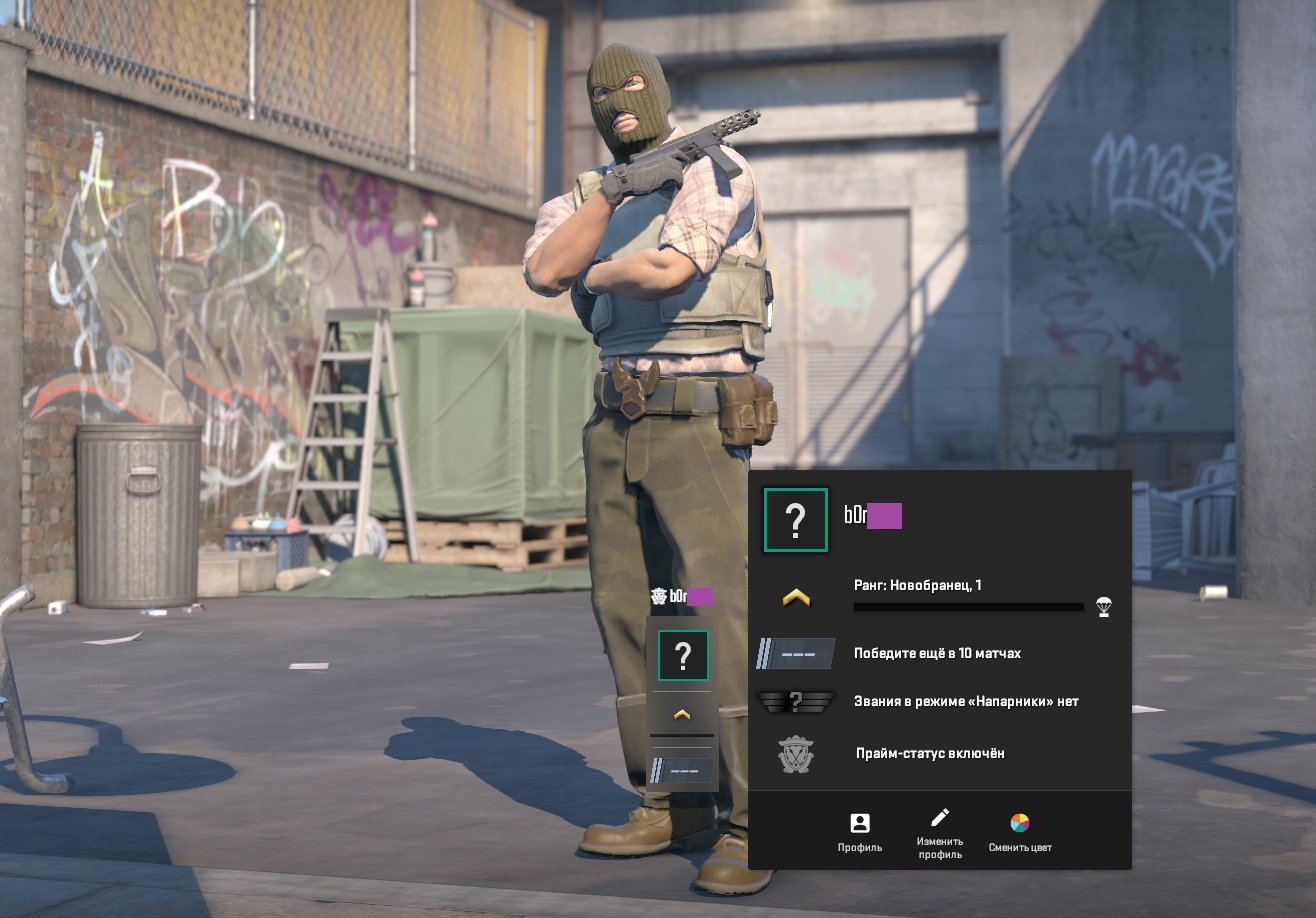
Task: Select the chevron rank emblem on the nameplate
Action: (x=683, y=714)
